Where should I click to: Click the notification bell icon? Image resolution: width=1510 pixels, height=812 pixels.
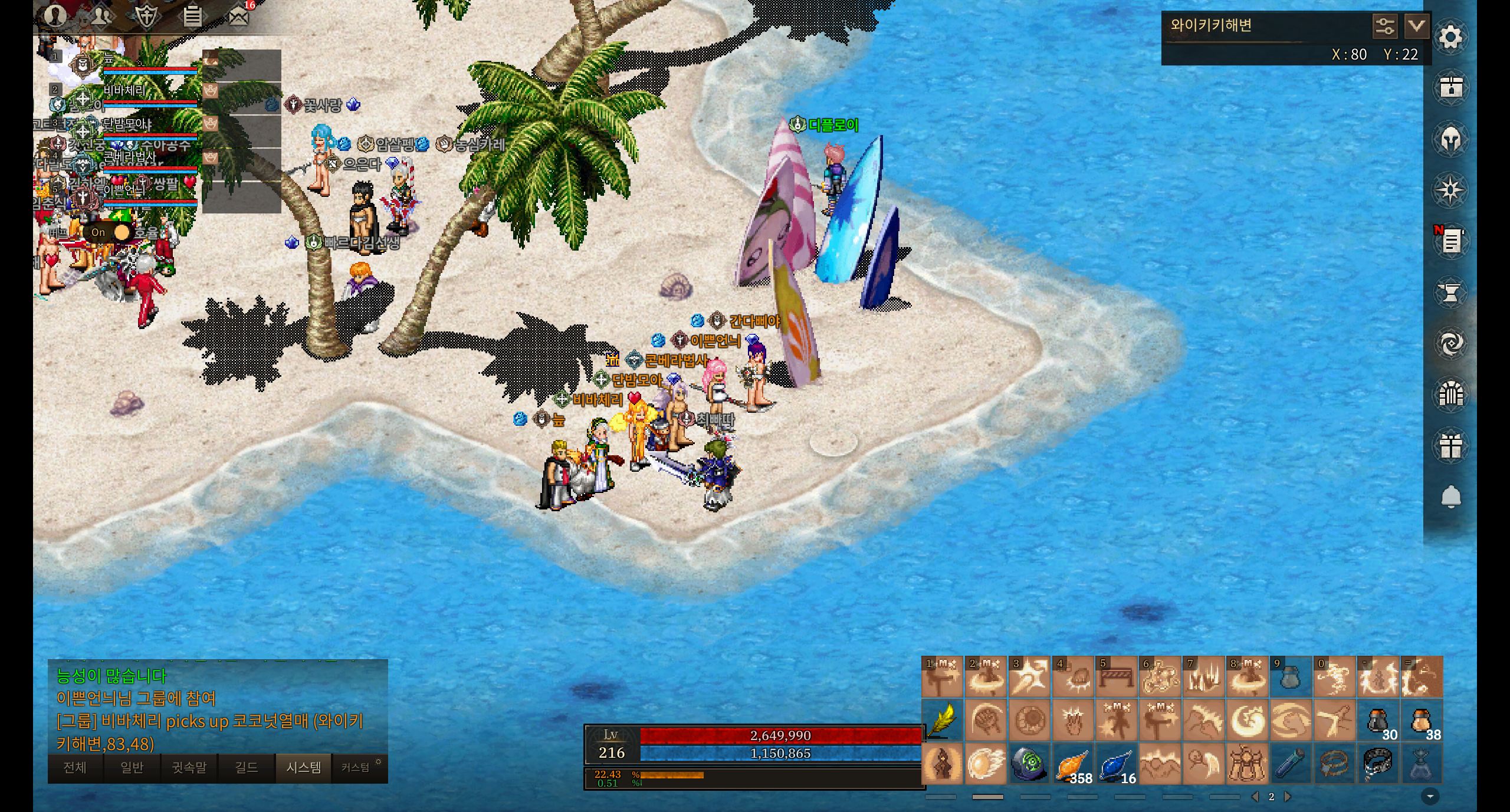[1450, 497]
